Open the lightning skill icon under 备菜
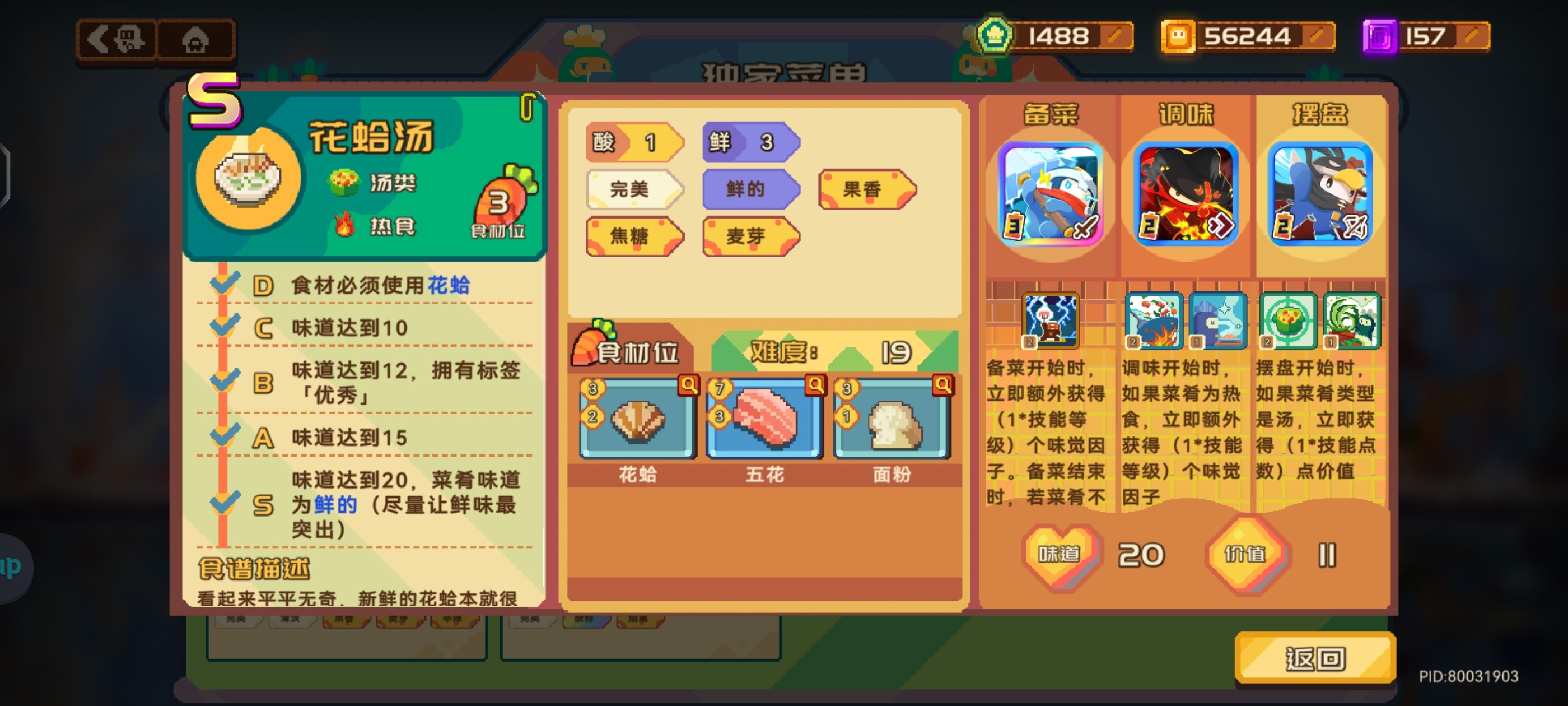Viewport: 1568px width, 706px height. pyautogui.click(x=1050, y=321)
